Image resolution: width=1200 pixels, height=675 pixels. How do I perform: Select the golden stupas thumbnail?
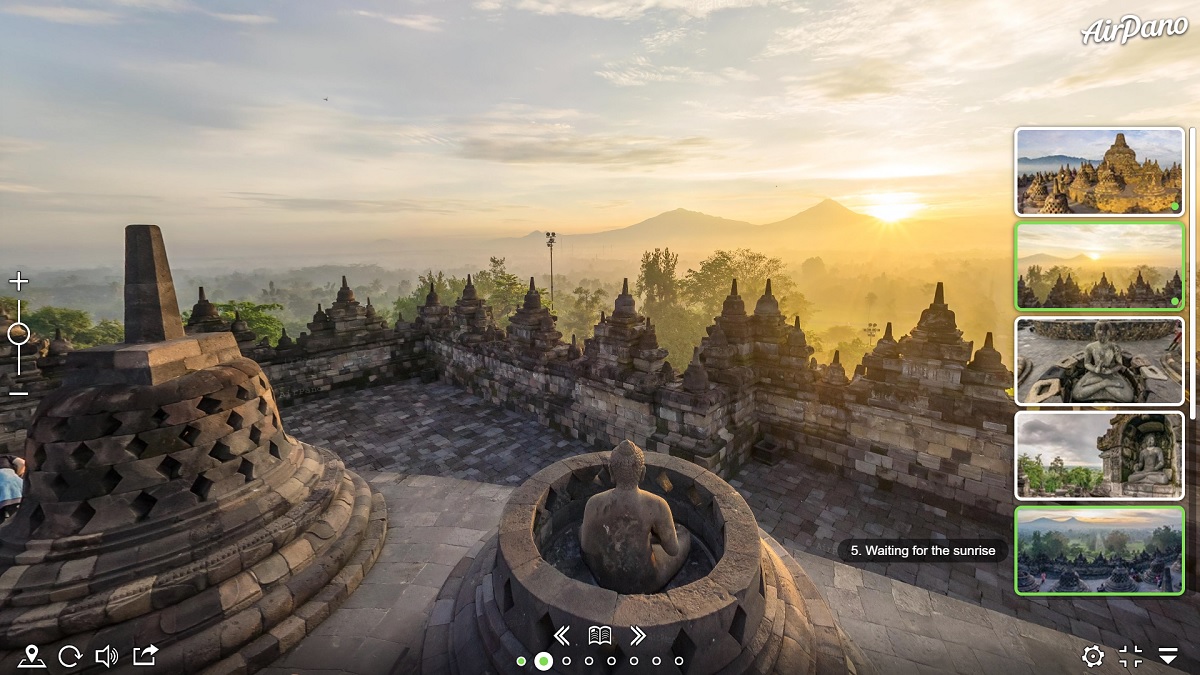(x=1099, y=171)
